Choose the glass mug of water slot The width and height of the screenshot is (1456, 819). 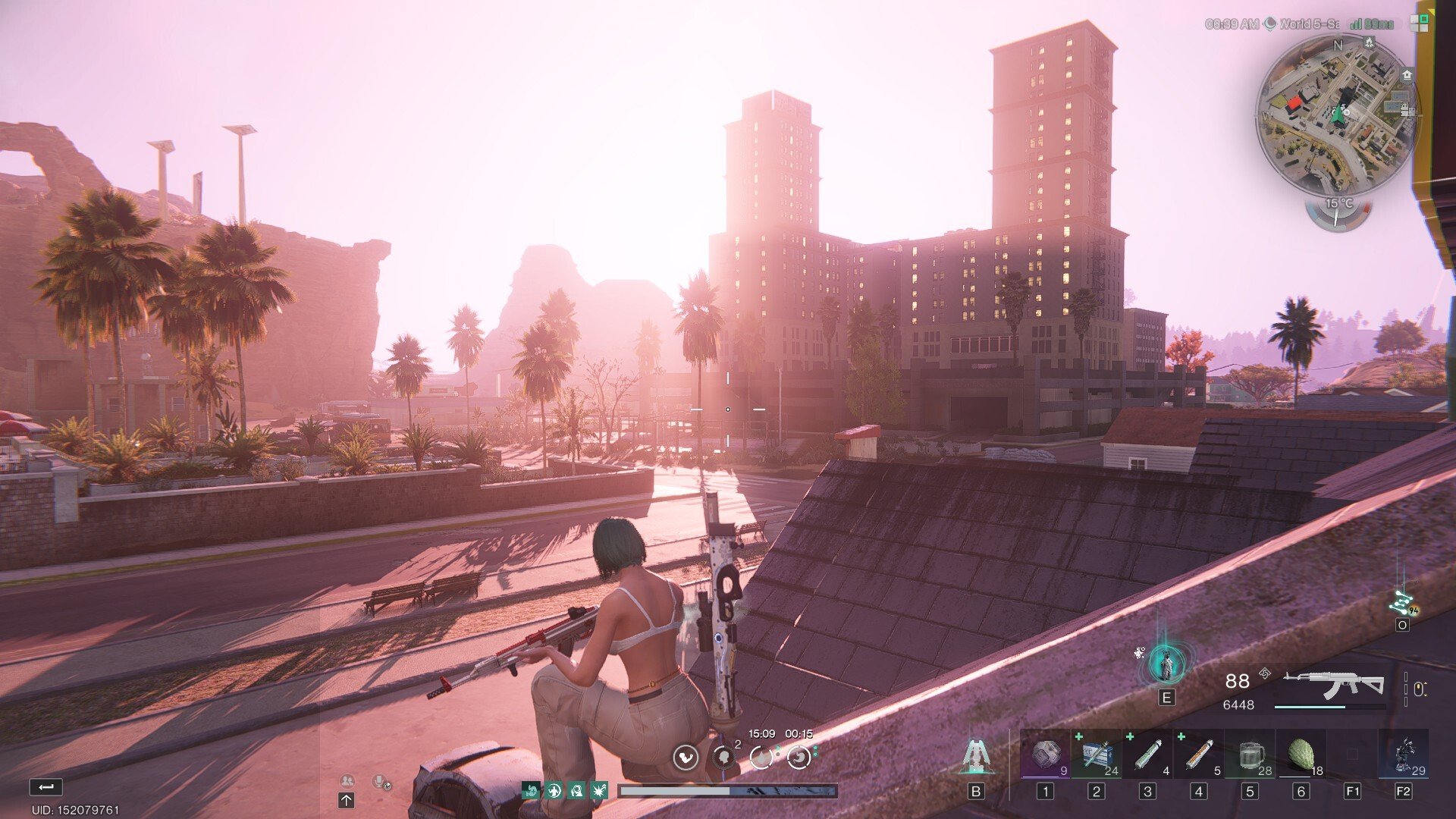point(1250,755)
